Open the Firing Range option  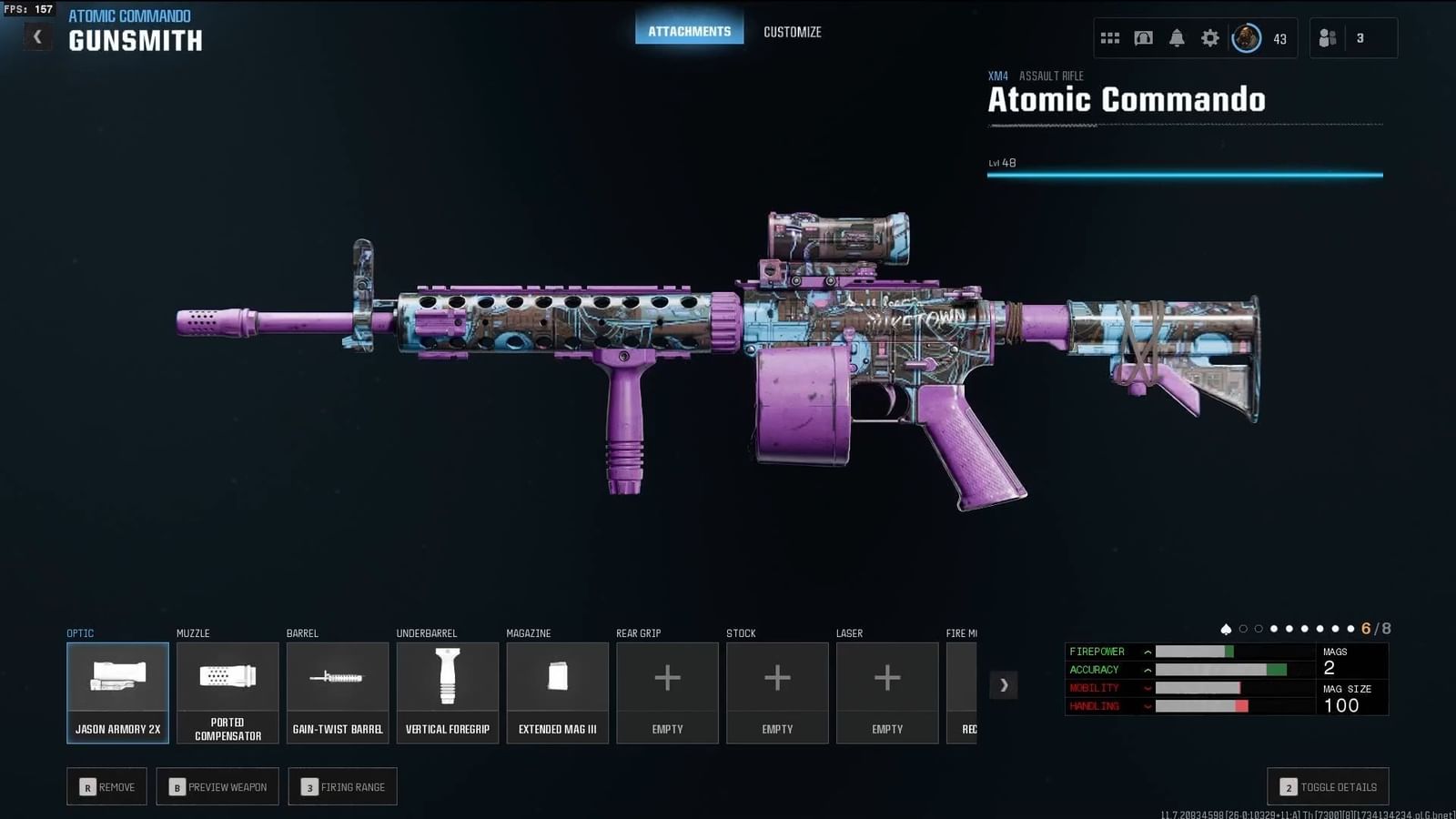click(343, 786)
